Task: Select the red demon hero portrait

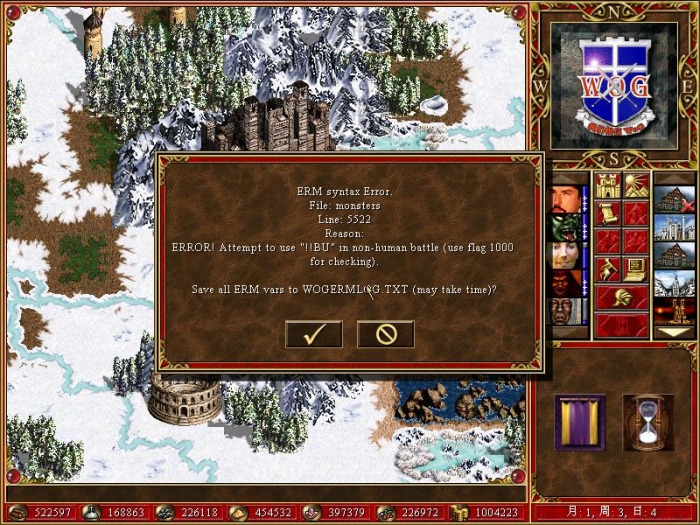Action: point(564,282)
